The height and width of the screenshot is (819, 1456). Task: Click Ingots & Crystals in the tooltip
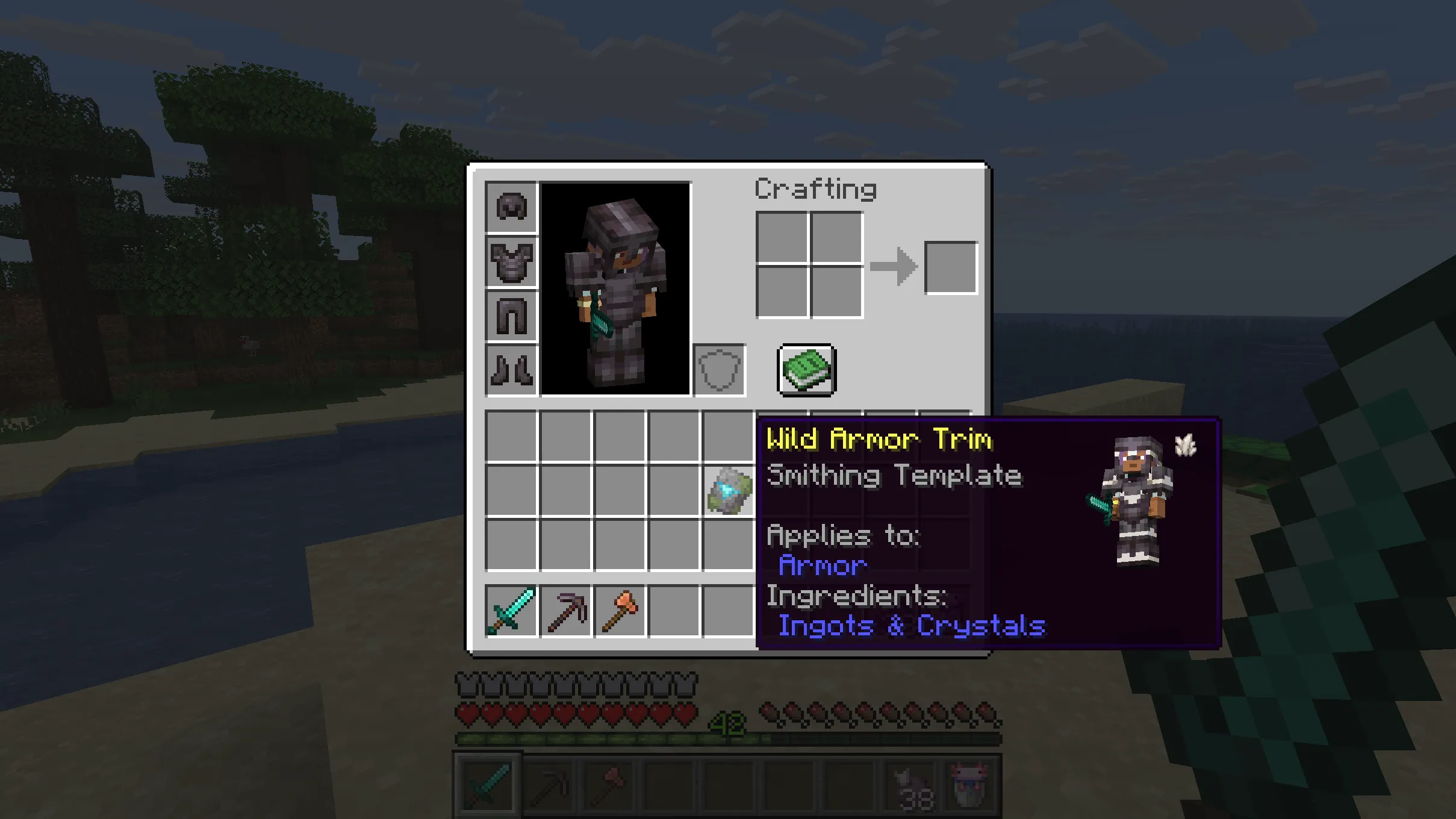pos(911,626)
